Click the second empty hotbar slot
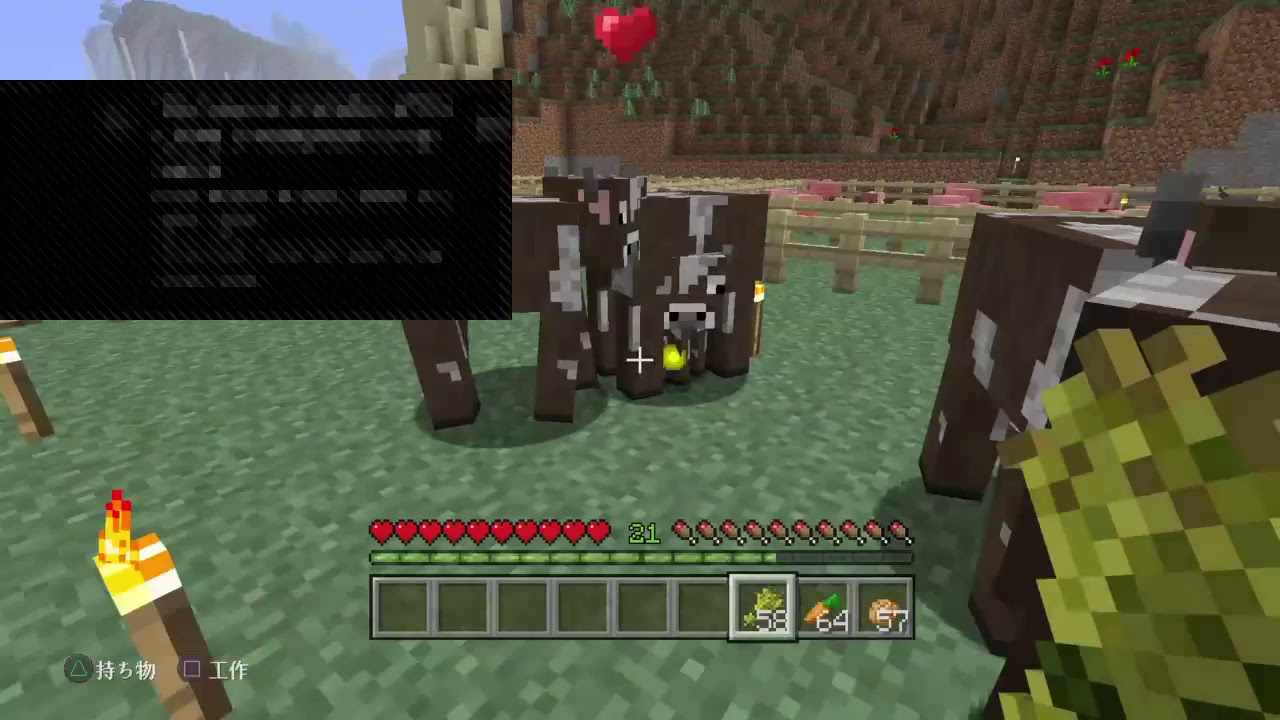Image resolution: width=1280 pixels, height=720 pixels. click(x=462, y=607)
